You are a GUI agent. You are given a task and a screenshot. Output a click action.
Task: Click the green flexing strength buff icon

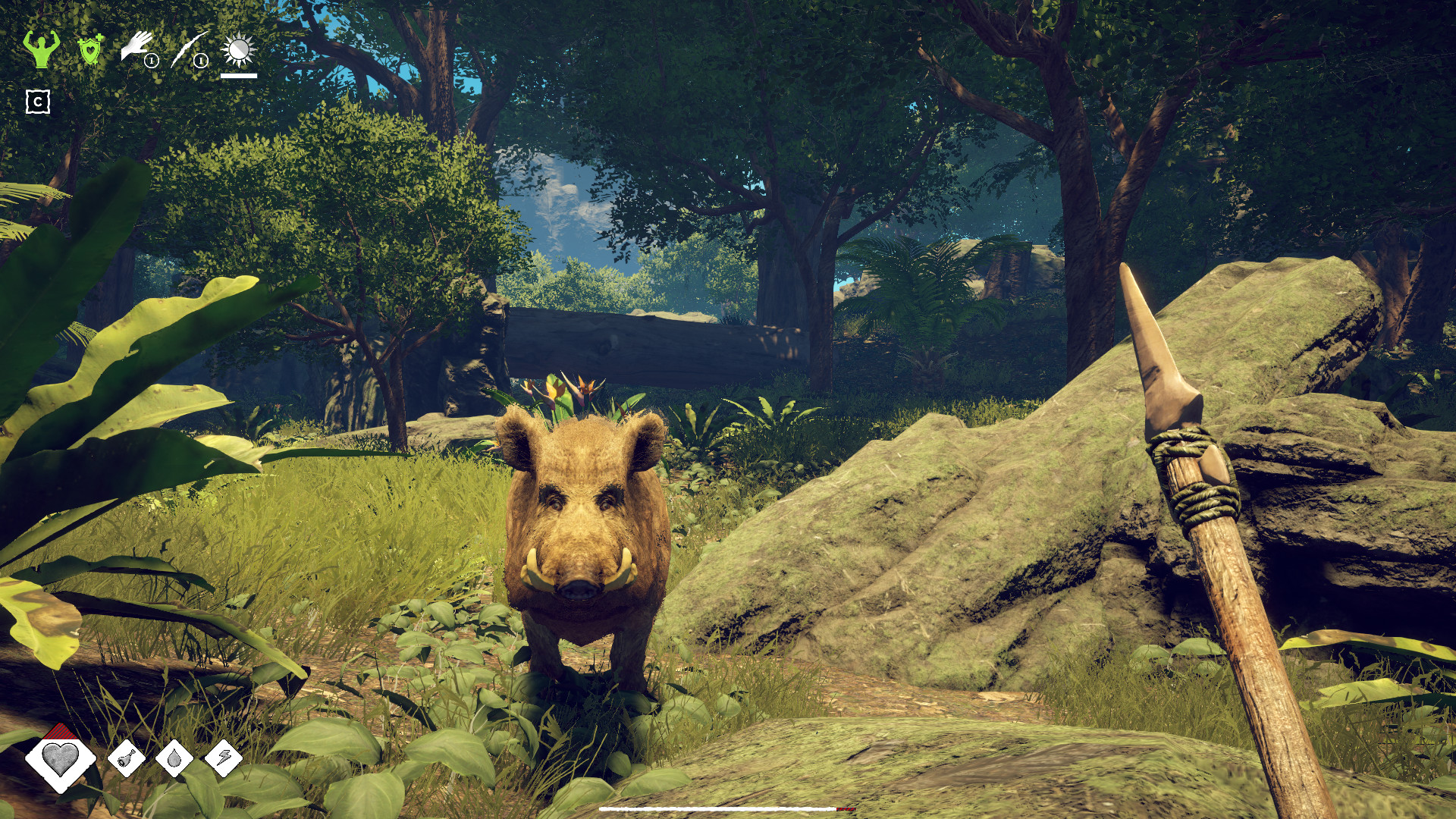tap(41, 49)
